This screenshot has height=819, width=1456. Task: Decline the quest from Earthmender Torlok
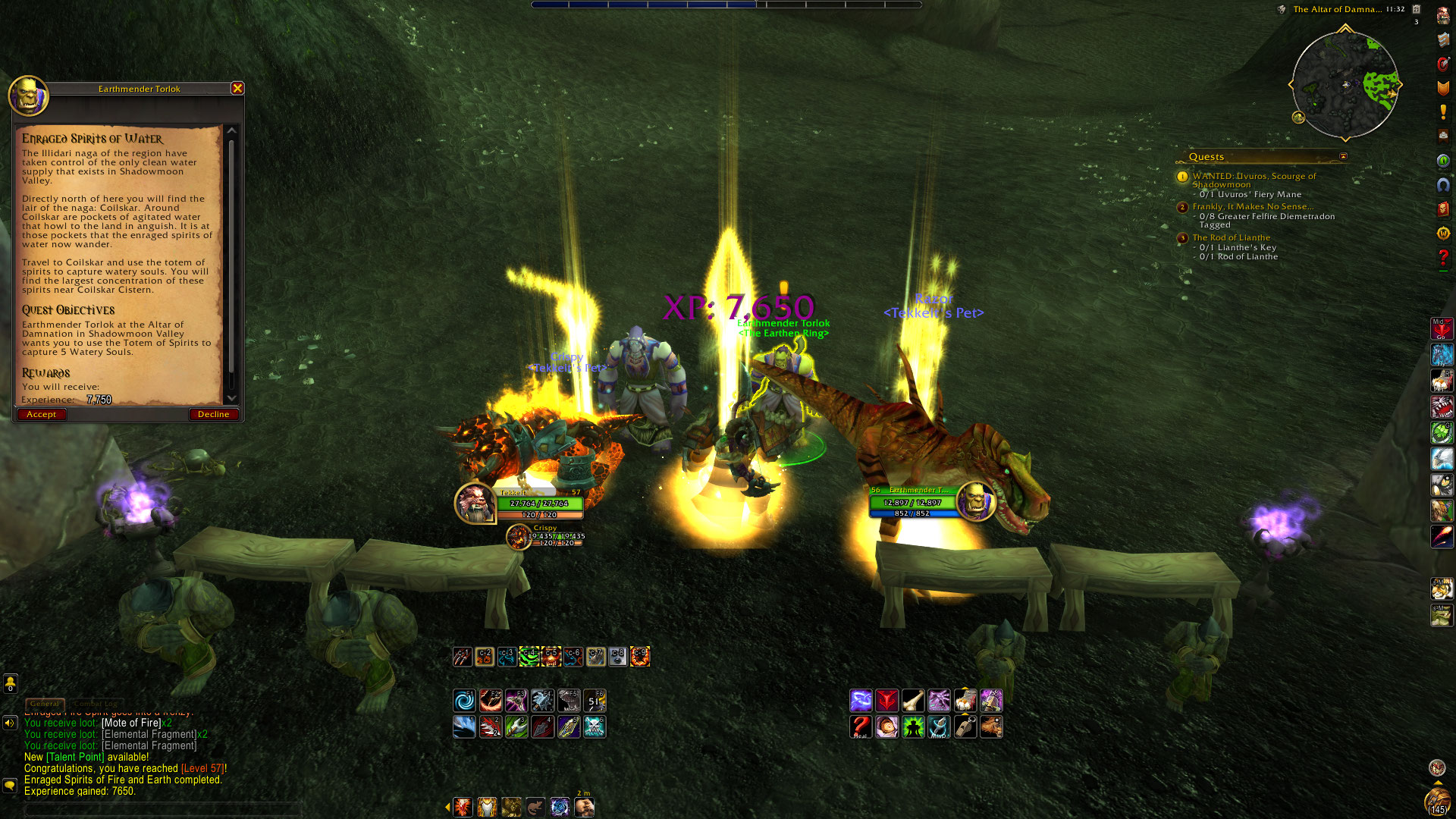tap(213, 414)
